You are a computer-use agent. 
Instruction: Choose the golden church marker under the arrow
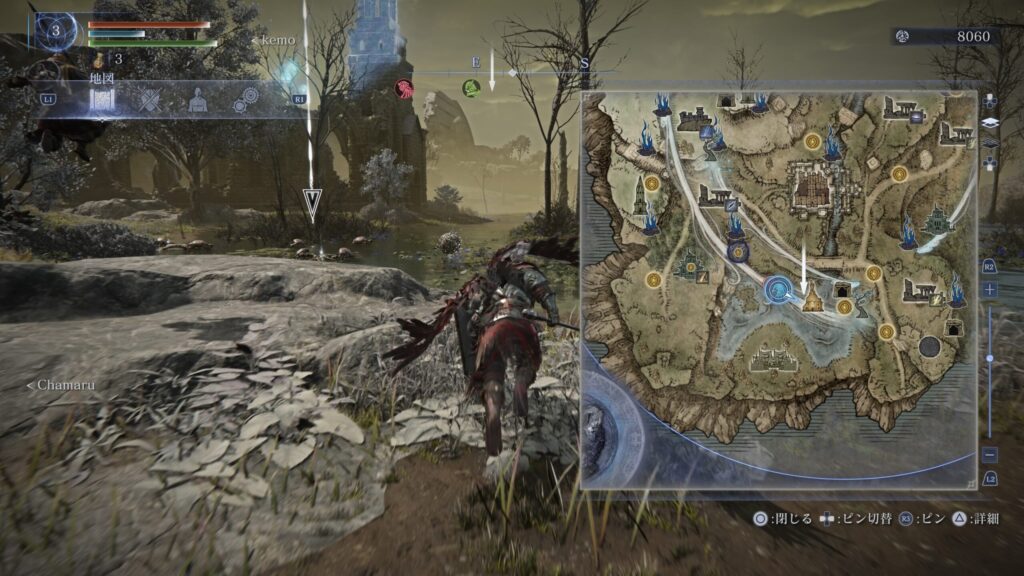812,299
